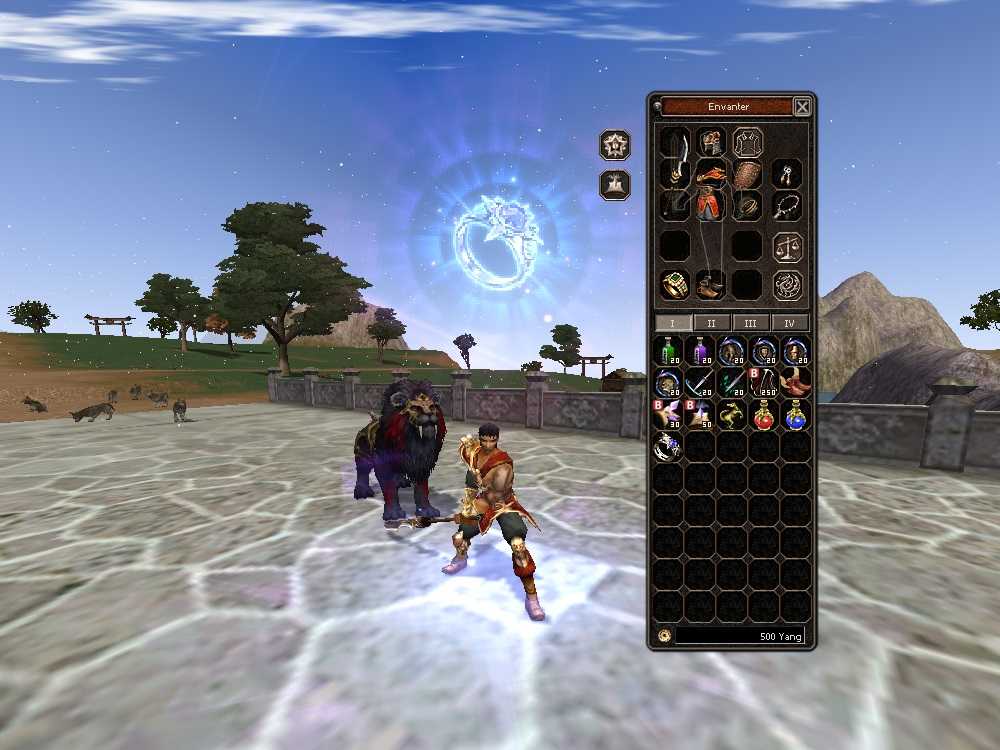The height and width of the screenshot is (750, 1000).
Task: Click the dragon swirl emblem button
Action: [x=788, y=285]
